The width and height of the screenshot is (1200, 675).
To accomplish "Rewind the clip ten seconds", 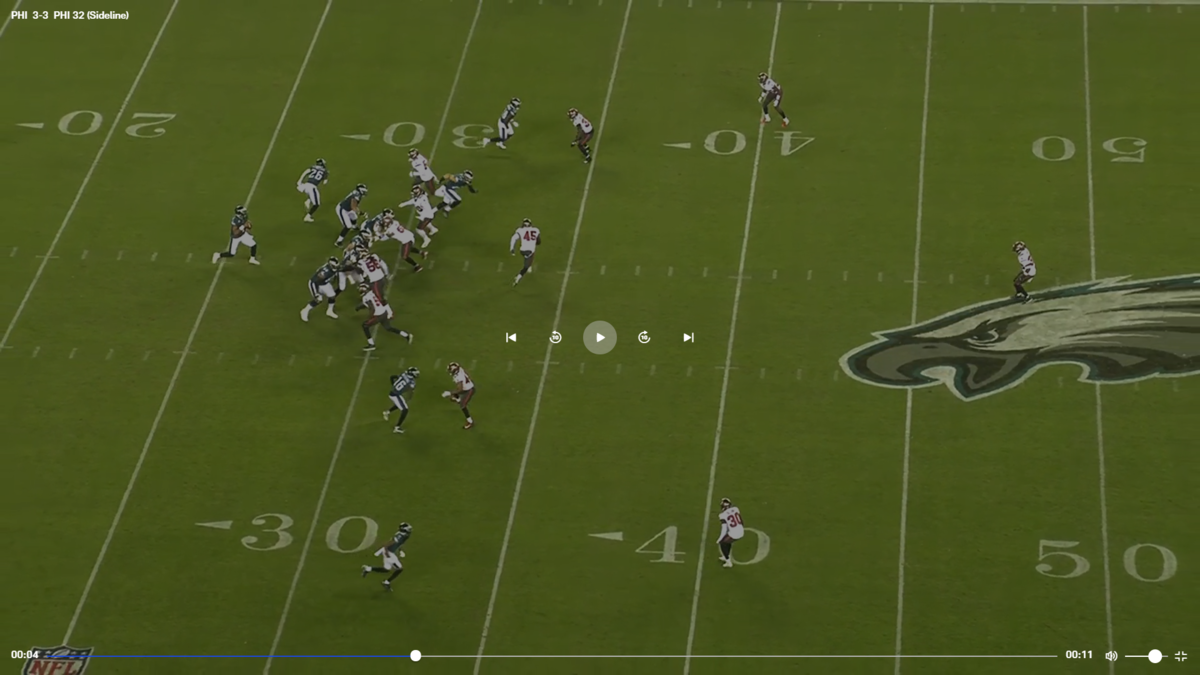I will pos(555,338).
